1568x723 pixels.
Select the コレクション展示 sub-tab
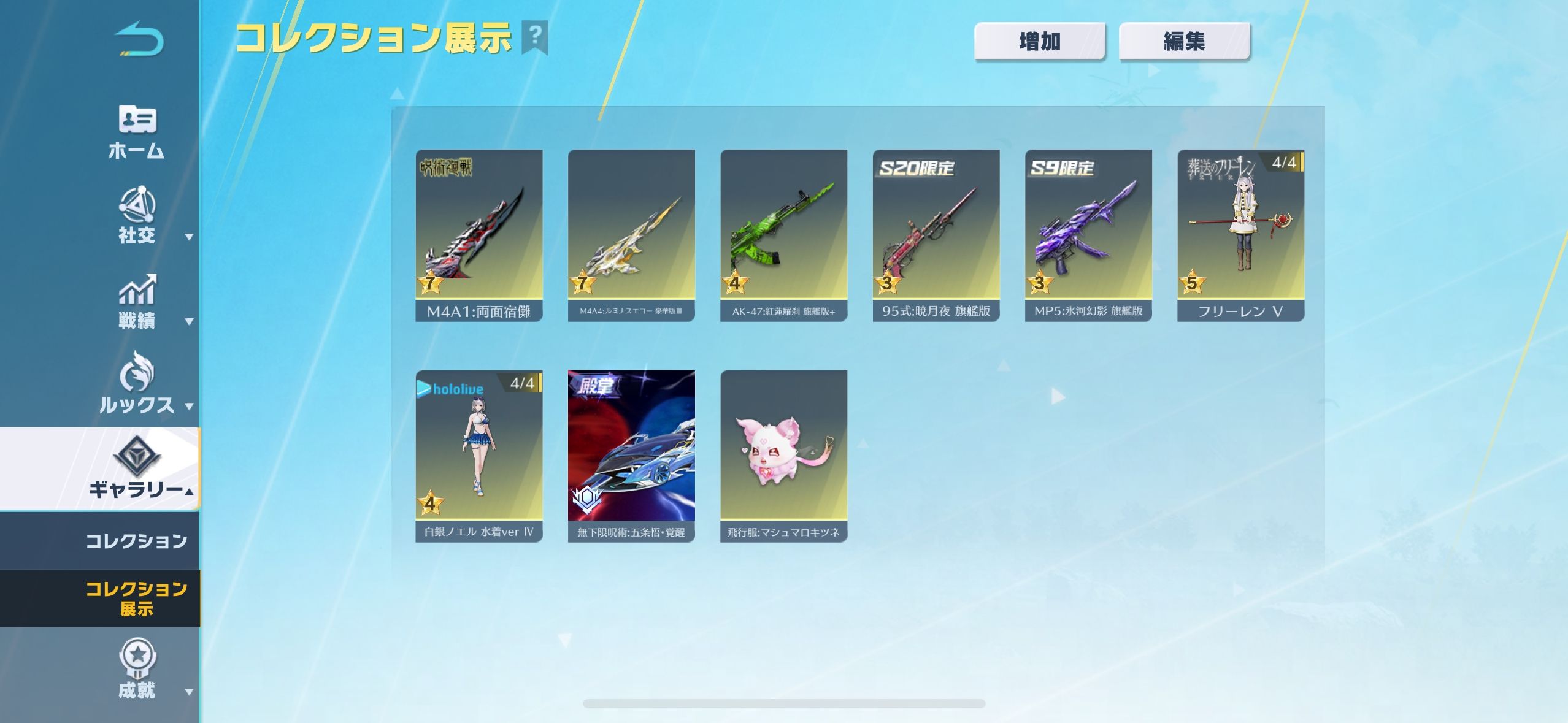(x=136, y=599)
